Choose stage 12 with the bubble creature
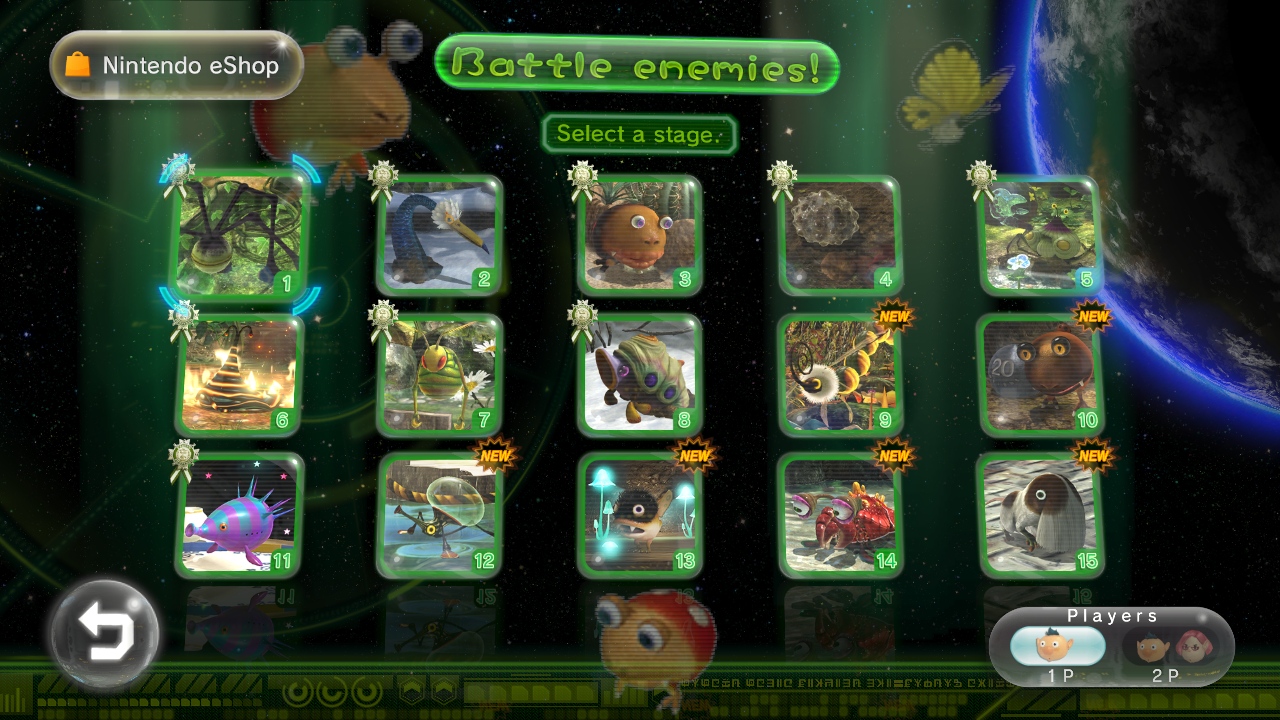1280x720 pixels. coord(440,516)
